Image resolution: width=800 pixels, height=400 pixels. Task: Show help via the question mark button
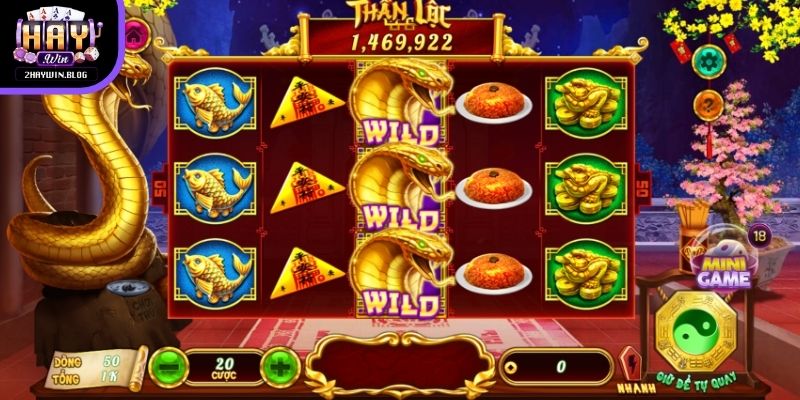[708, 102]
